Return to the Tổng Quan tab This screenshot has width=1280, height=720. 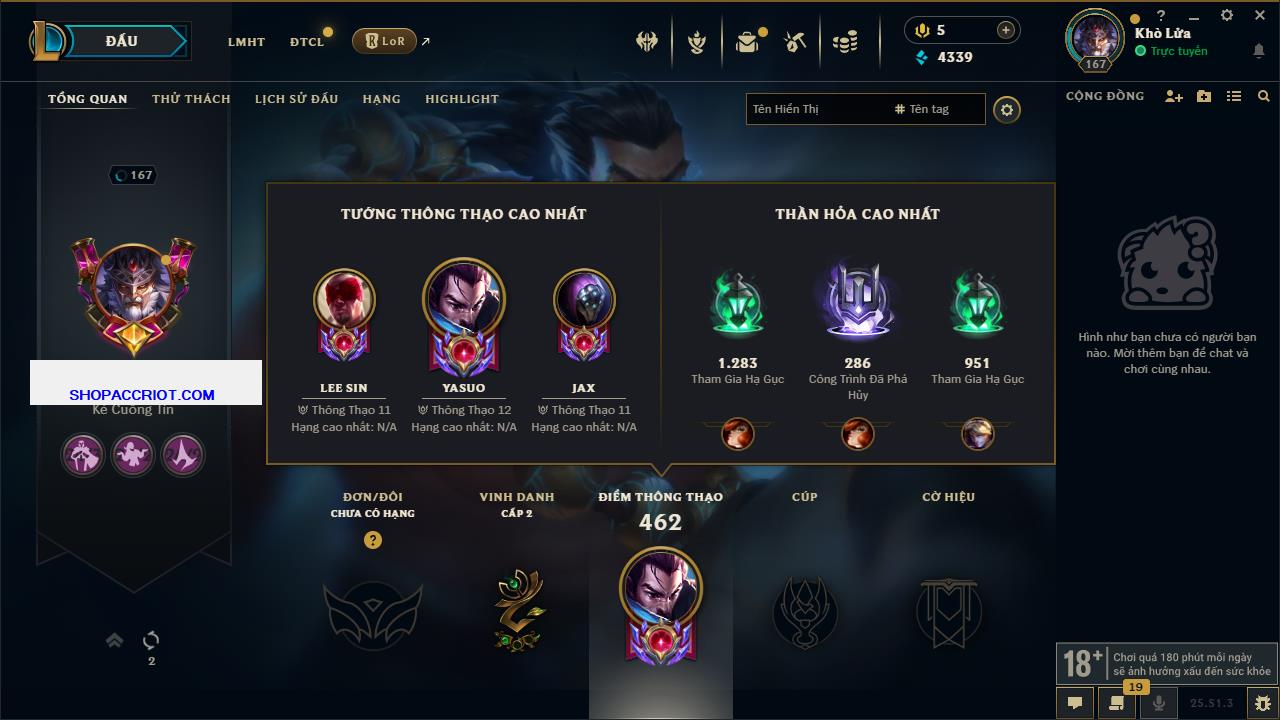click(x=88, y=99)
